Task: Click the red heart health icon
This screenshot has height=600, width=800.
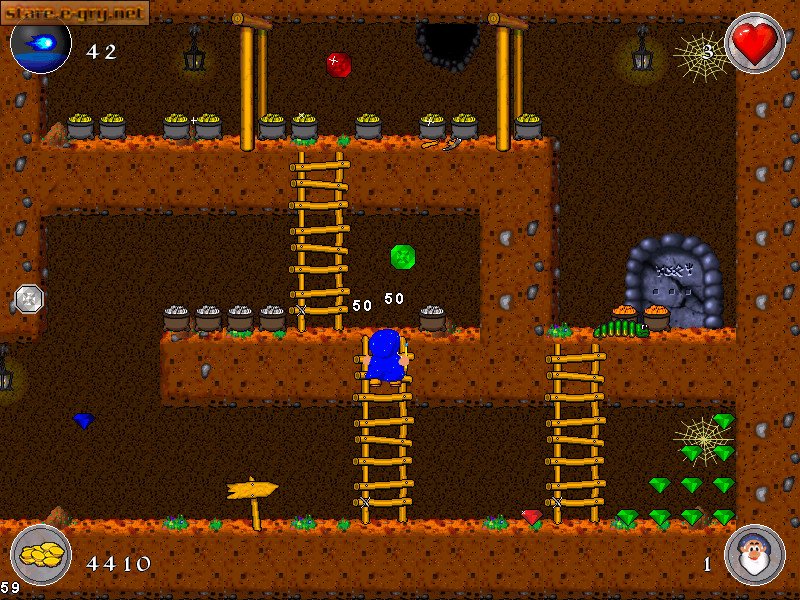Action: click(754, 43)
